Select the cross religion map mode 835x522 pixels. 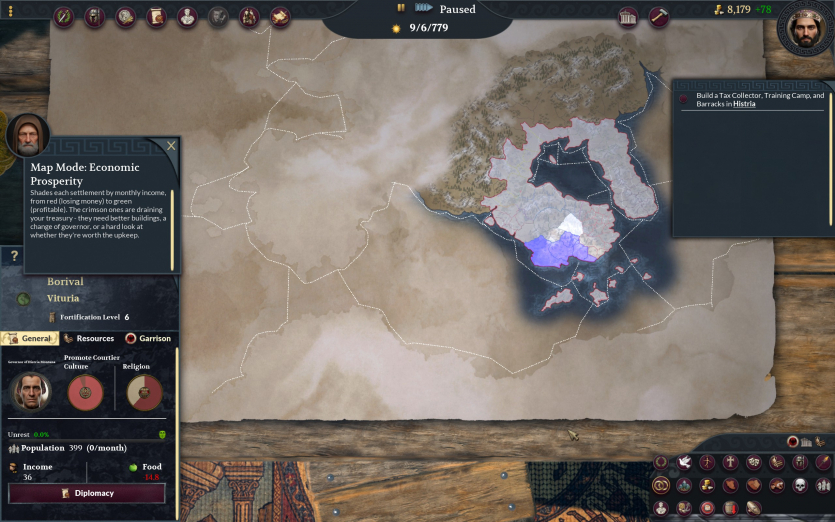click(x=731, y=462)
